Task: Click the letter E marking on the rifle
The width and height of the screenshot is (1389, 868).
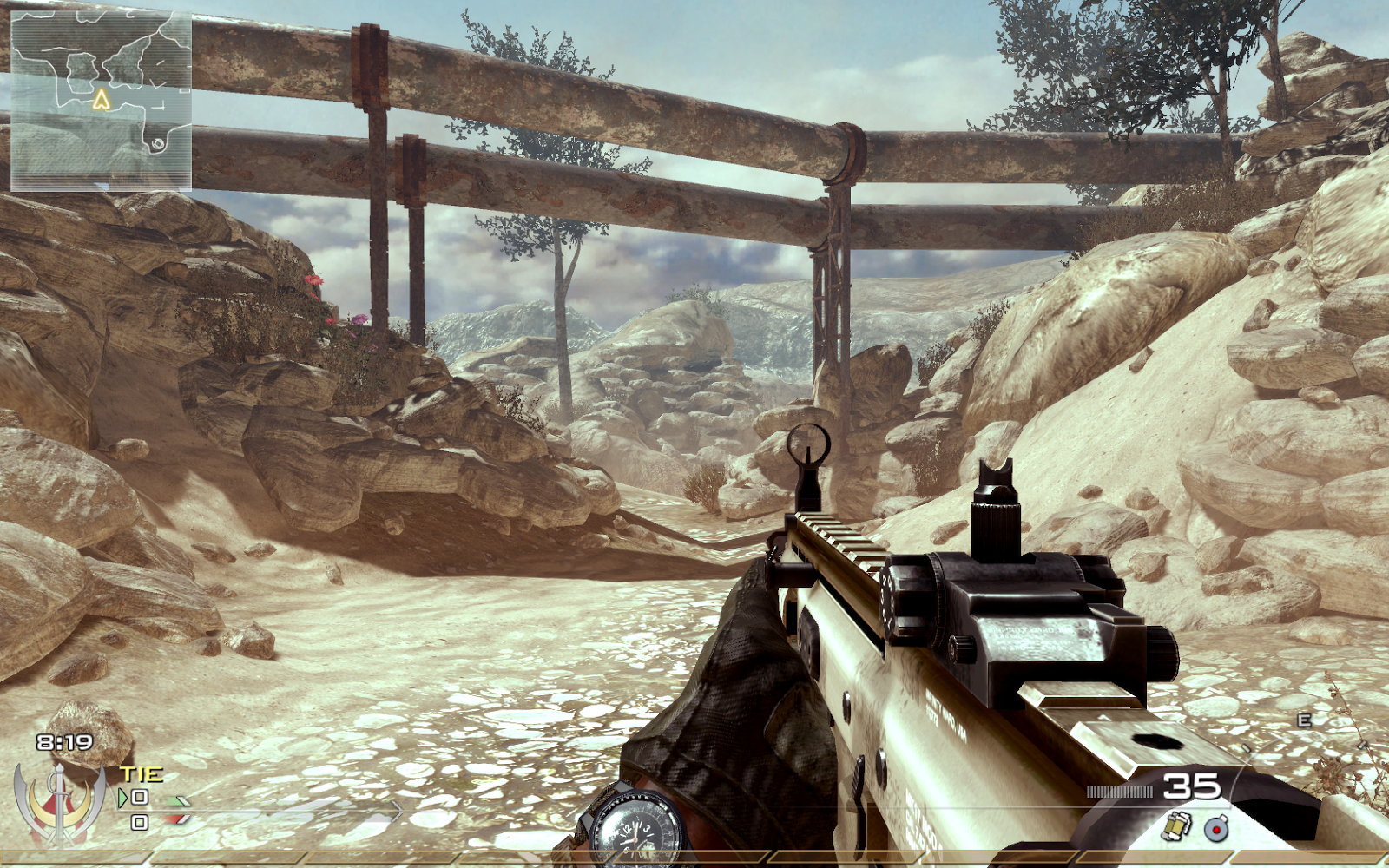Action: pyautogui.click(x=1304, y=720)
